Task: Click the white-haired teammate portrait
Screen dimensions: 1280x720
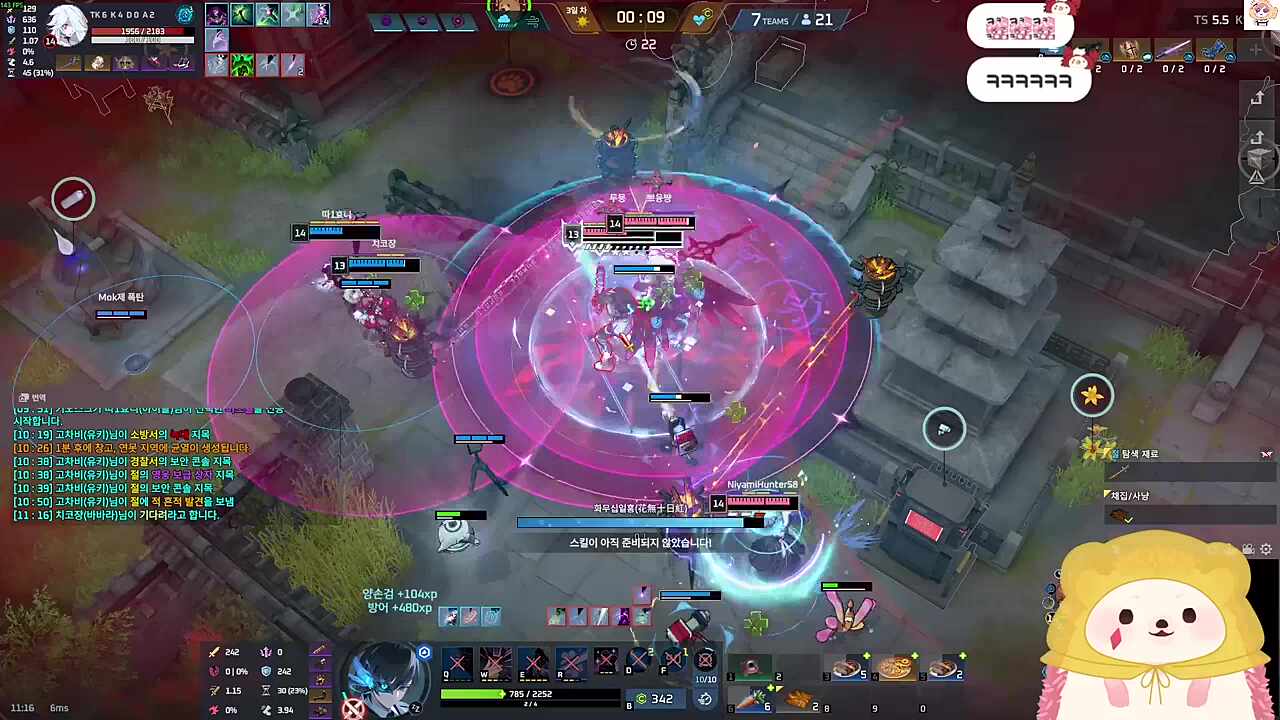Action: coord(67,23)
